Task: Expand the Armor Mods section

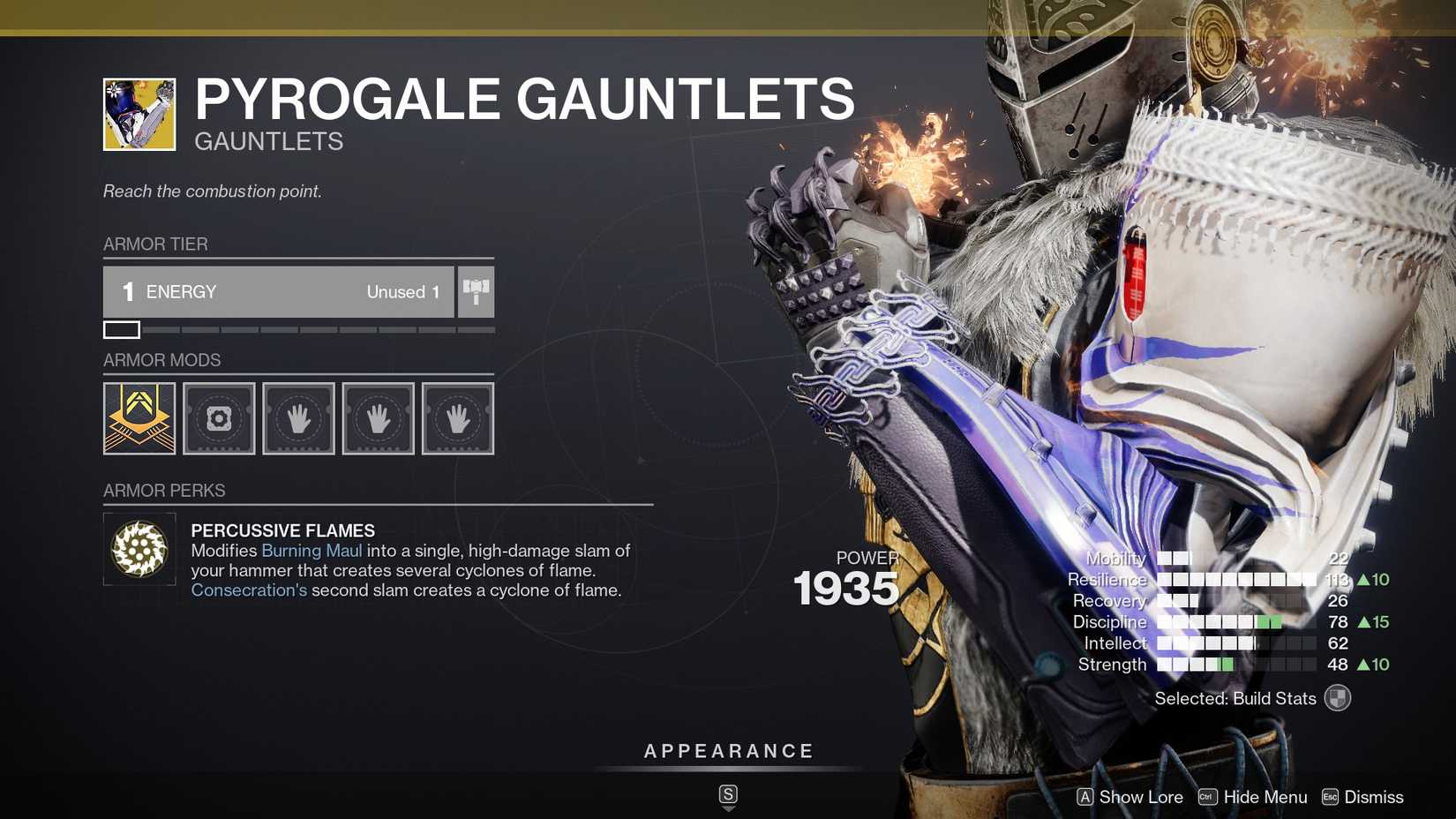Action: [161, 360]
